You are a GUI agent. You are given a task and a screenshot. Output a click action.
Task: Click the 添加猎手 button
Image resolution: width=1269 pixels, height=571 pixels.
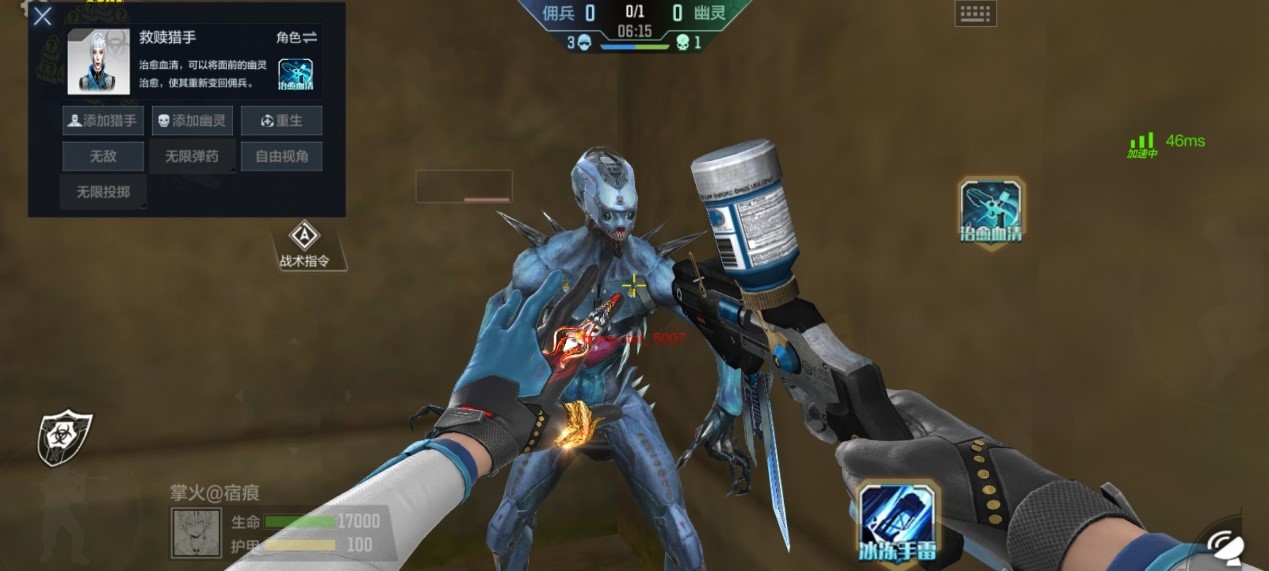tap(103, 121)
